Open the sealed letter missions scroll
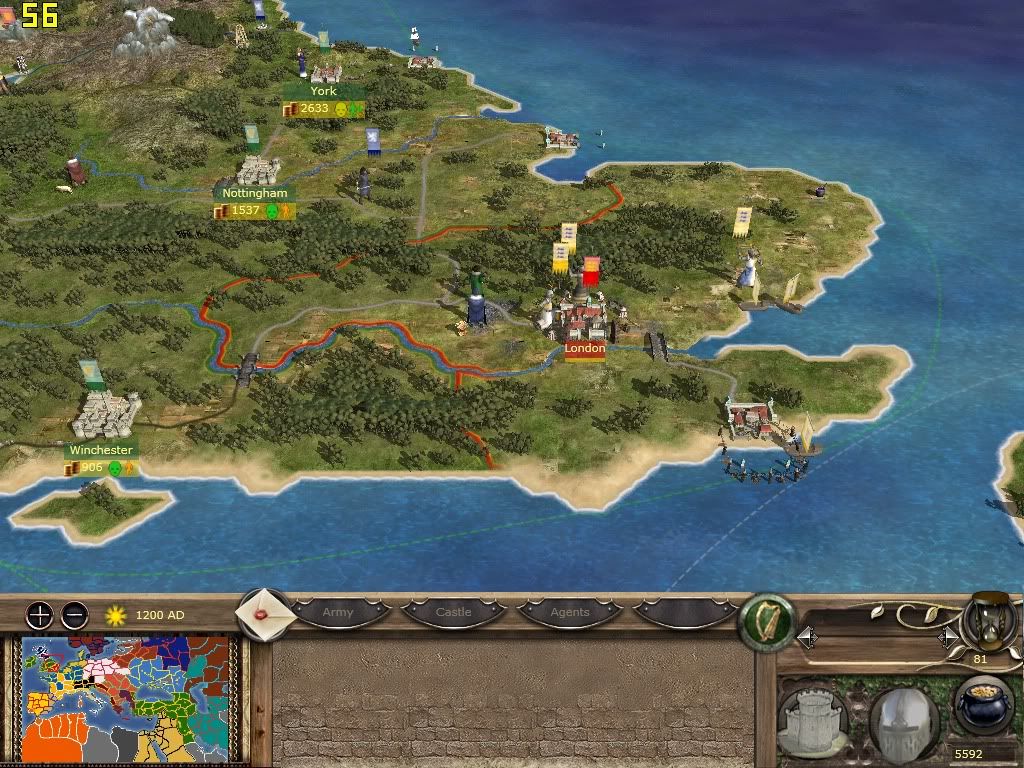The image size is (1024, 768). click(265, 612)
